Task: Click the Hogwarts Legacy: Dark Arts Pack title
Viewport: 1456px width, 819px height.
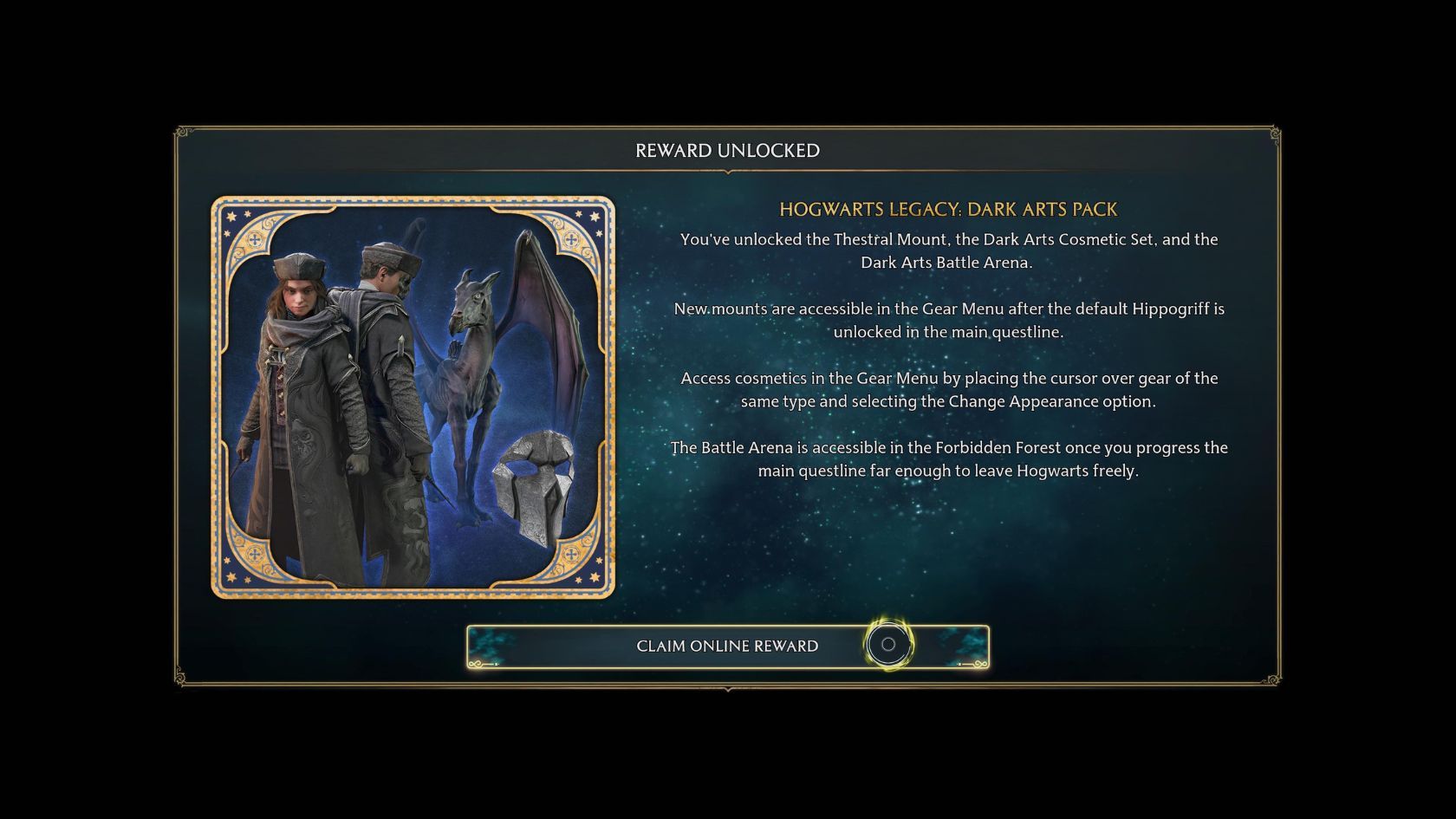Action: pos(949,209)
